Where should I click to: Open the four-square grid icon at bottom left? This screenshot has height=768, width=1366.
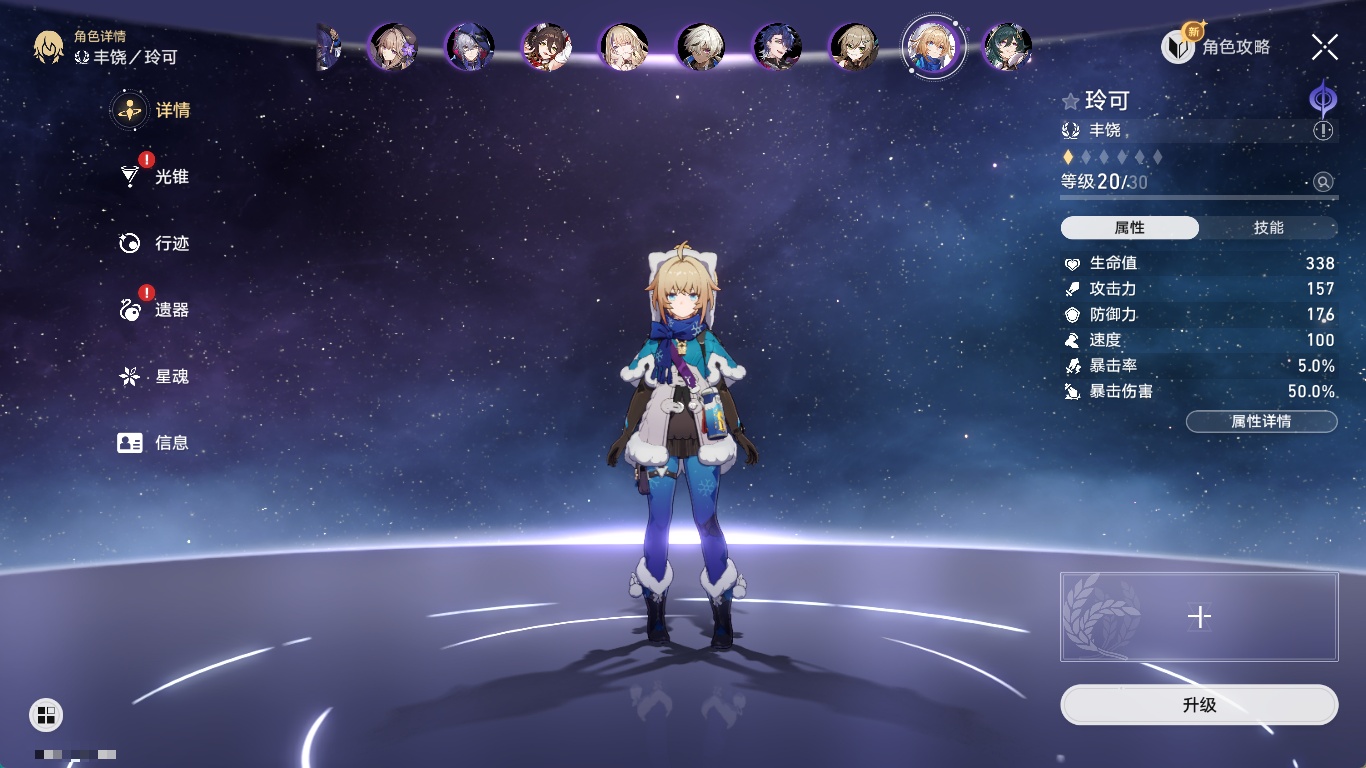pos(46,714)
